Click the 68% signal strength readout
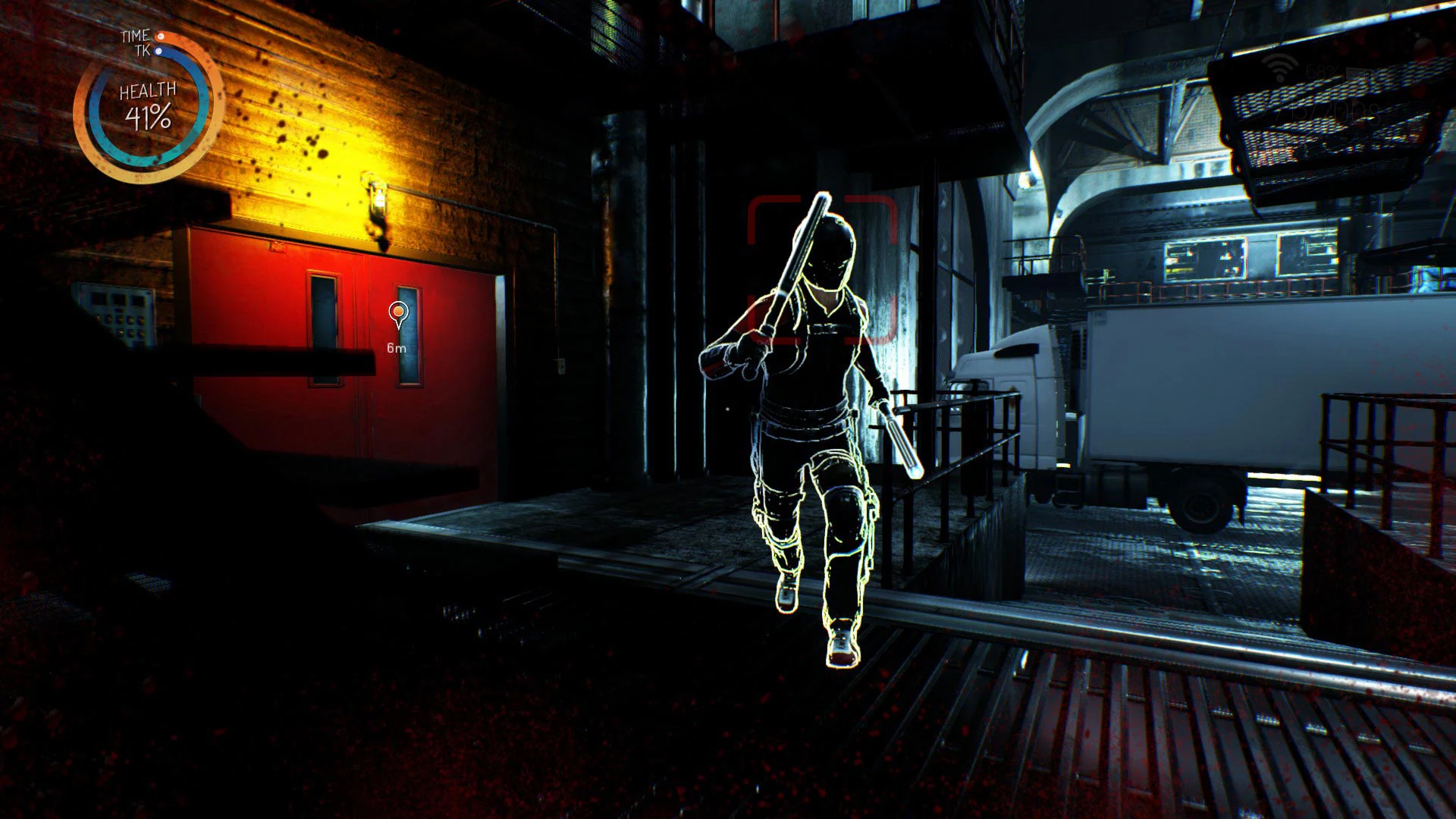 pos(1322,71)
